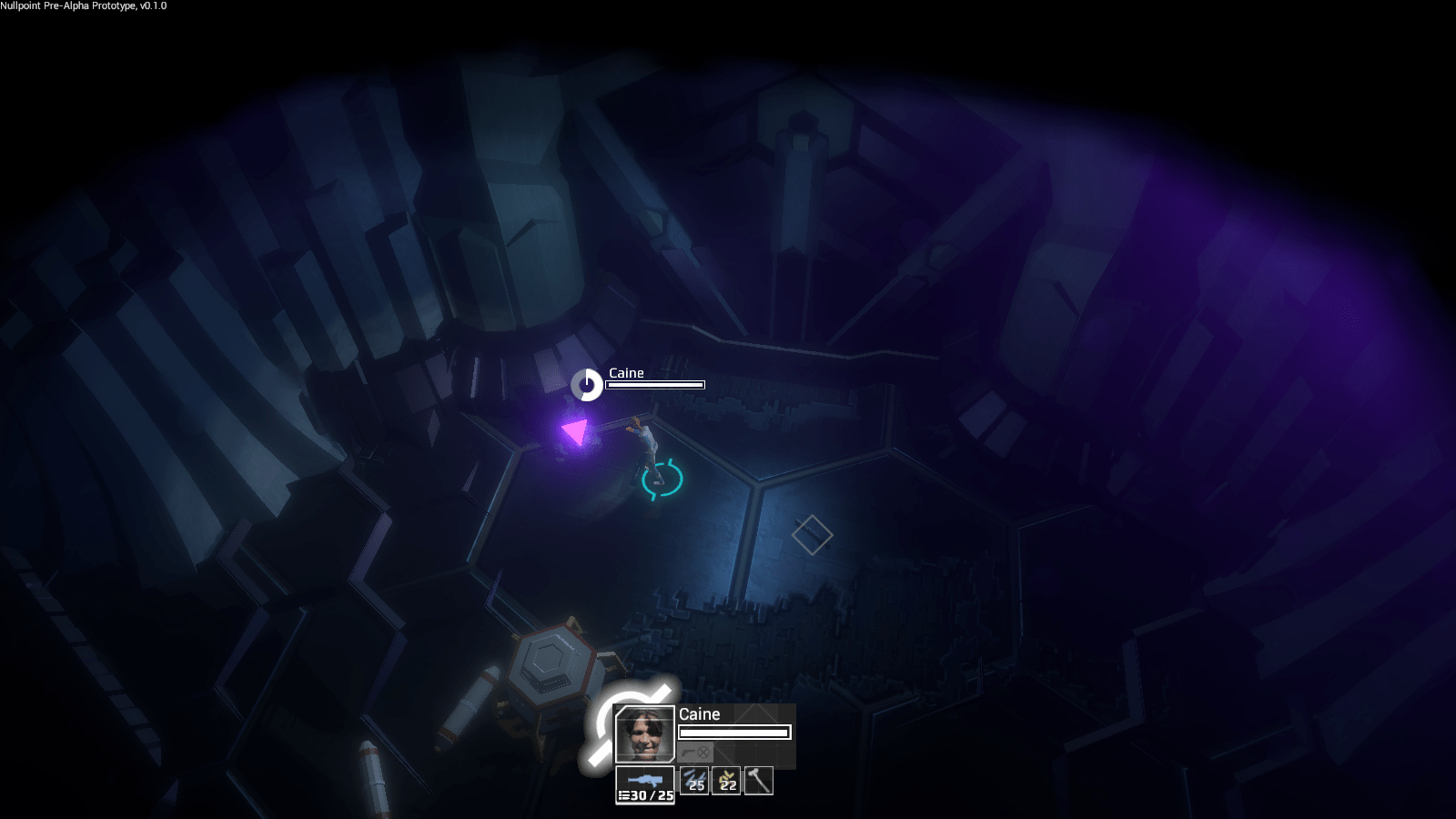
Task: Select the blue rifle weapon slot
Action: tap(645, 784)
